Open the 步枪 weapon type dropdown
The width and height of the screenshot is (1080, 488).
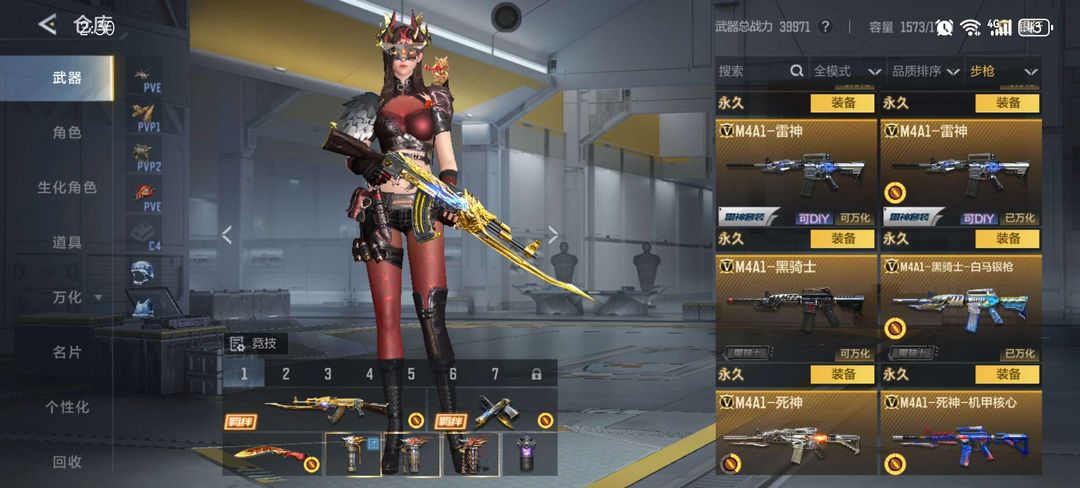tap(1003, 71)
